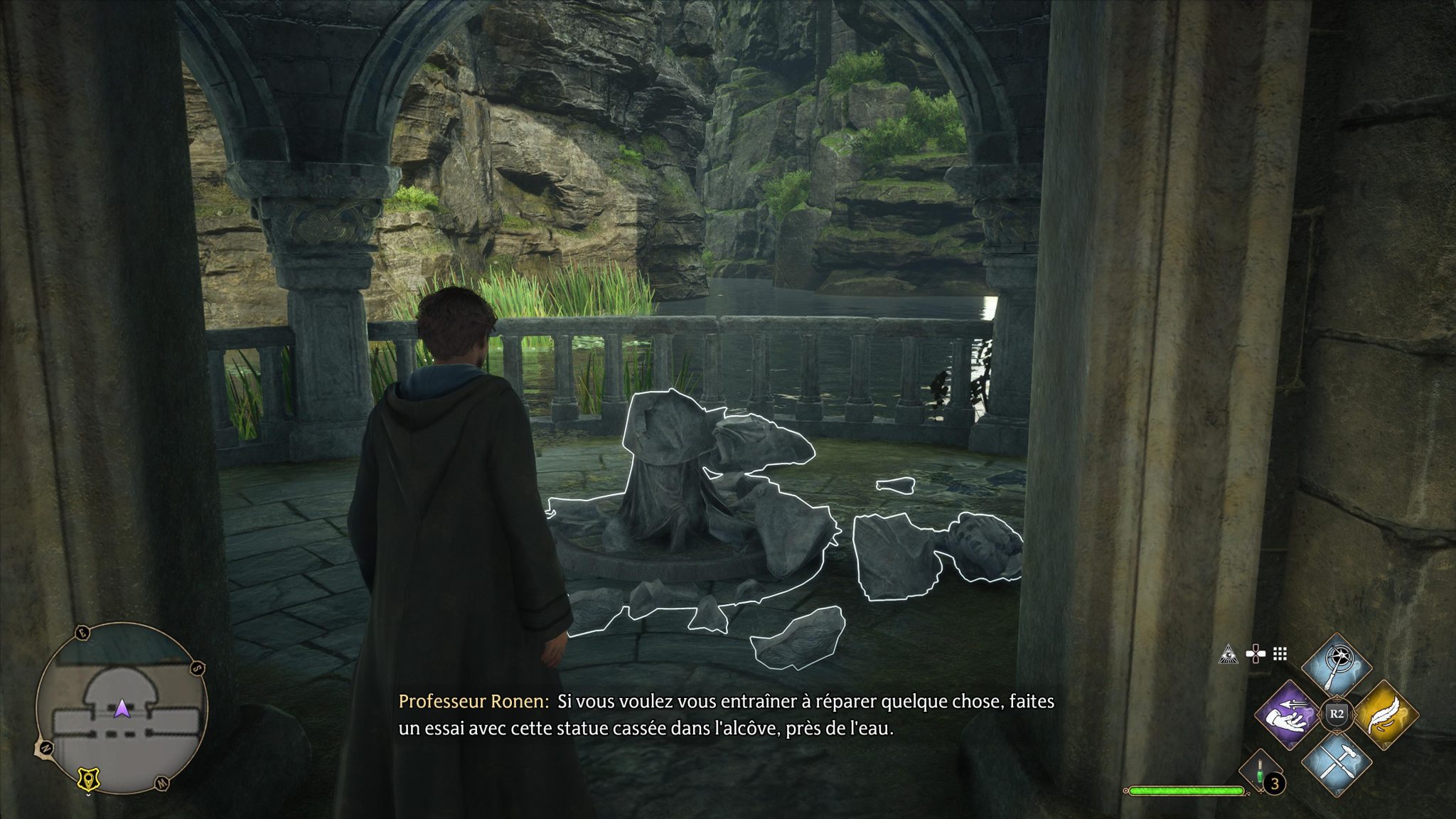Click the d-pad spell set icon

pyautogui.click(x=1255, y=654)
